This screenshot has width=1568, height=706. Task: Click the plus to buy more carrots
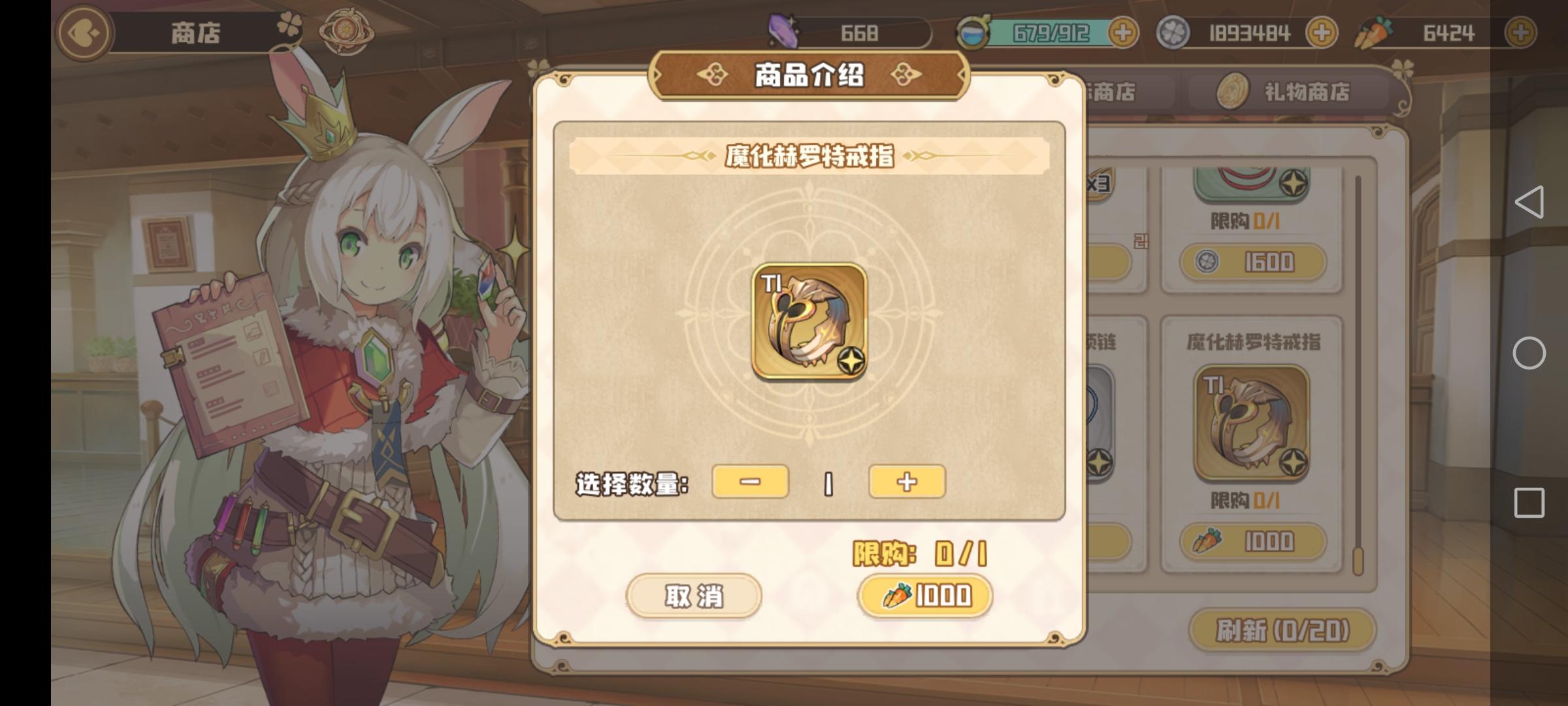click(1522, 31)
